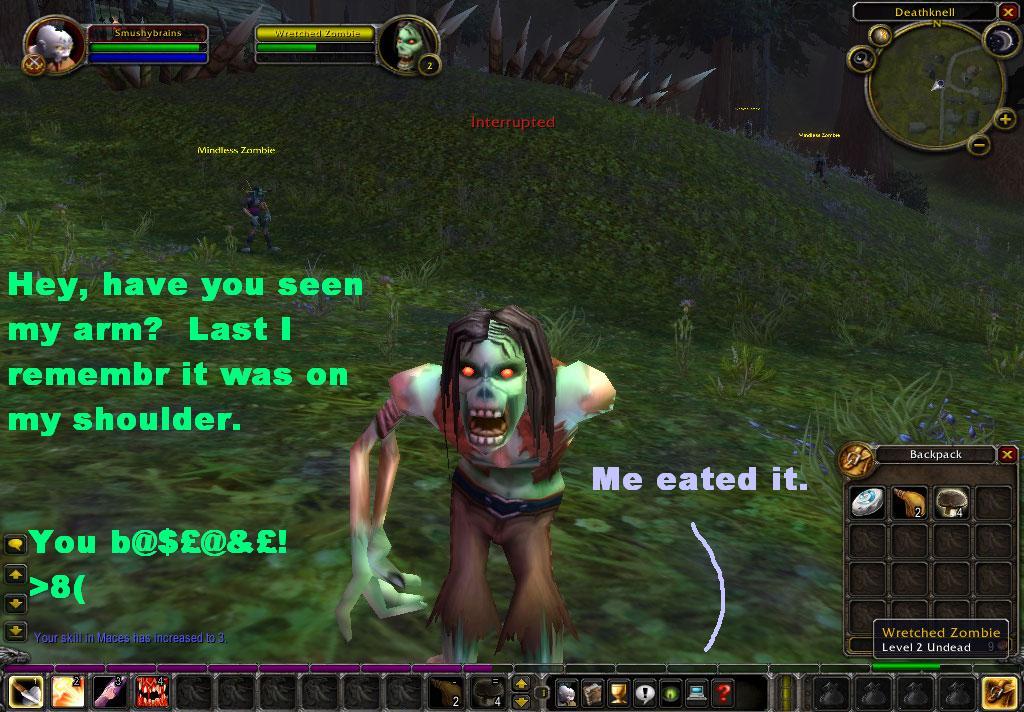Screen dimensions: 1024x712
Task: Activate the attack ability in the first action slot
Action: 24,692
